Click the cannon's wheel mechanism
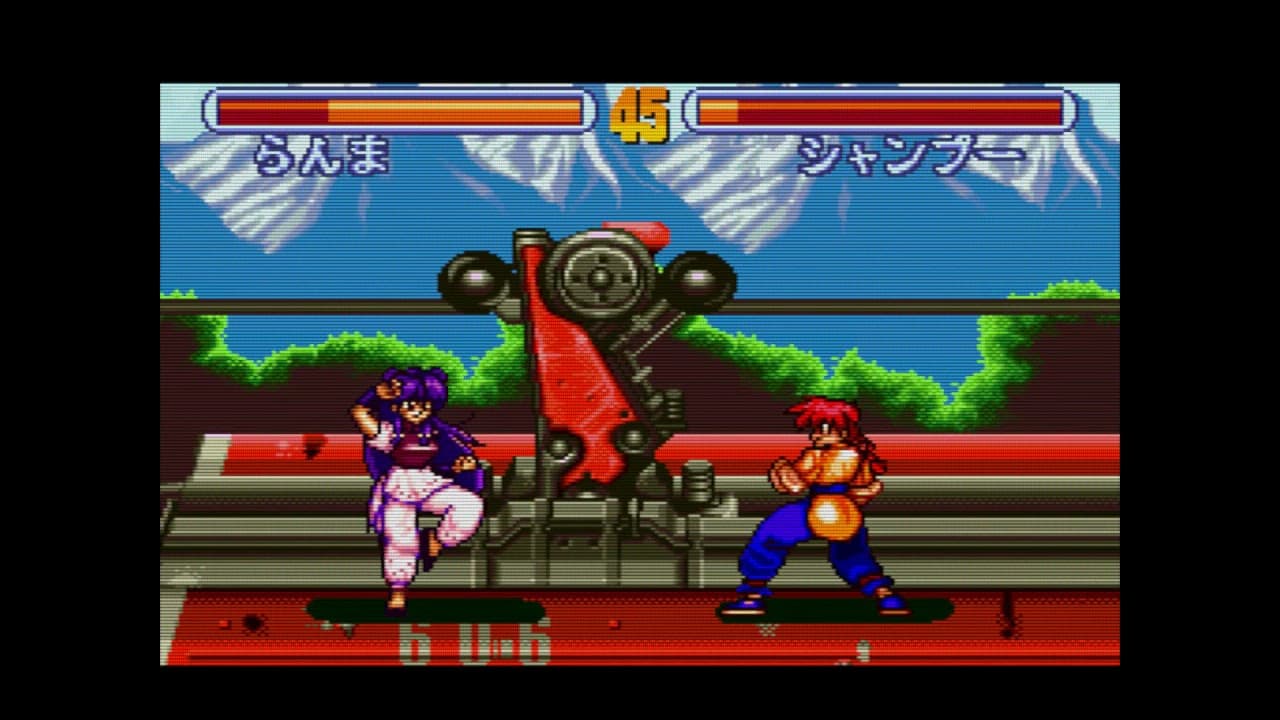The width and height of the screenshot is (1280, 720). coord(596,280)
